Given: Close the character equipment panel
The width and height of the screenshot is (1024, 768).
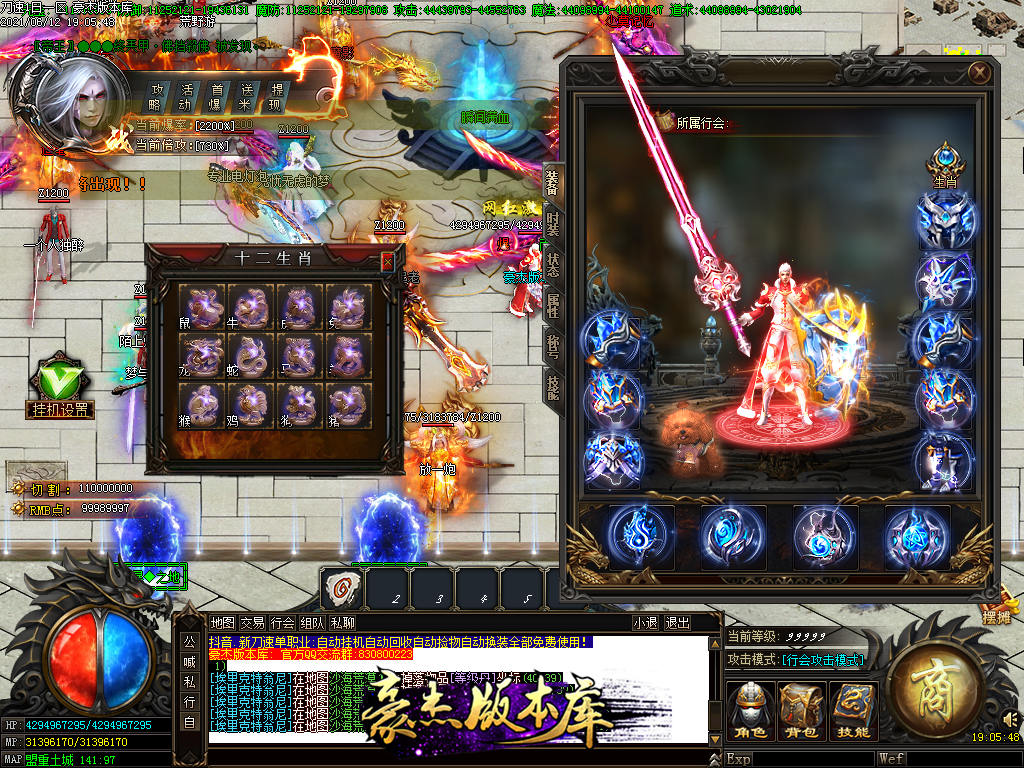Looking at the screenshot, I should pos(979,73).
